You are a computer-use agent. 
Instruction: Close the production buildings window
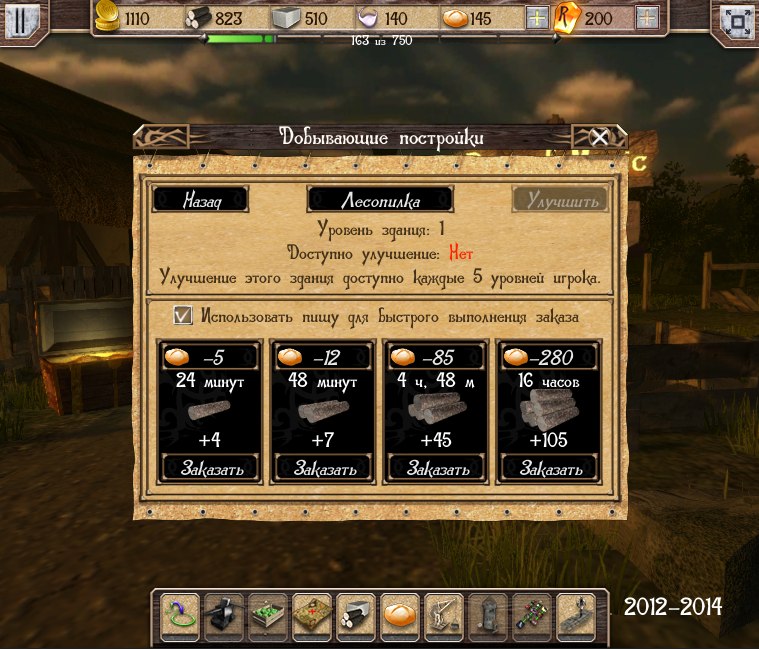599,137
